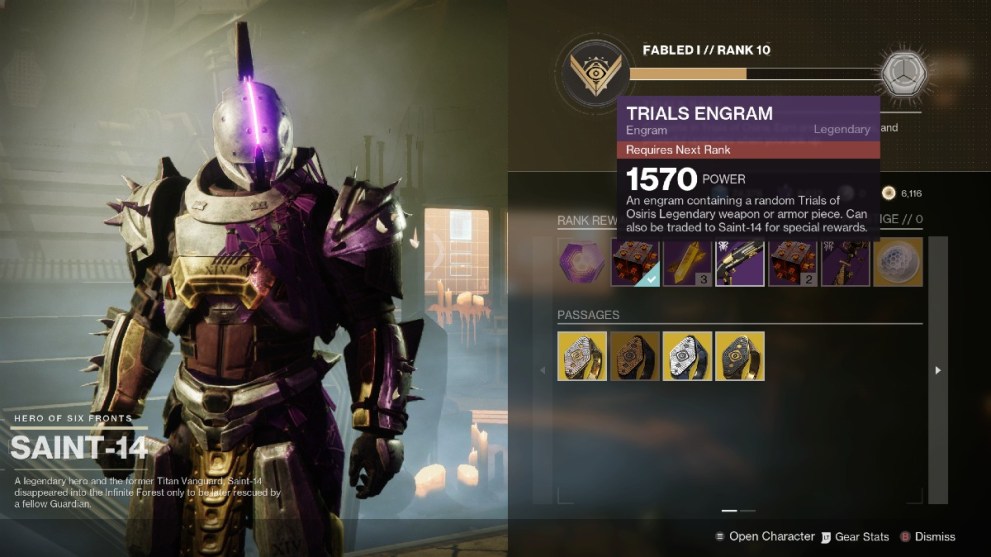
Task: Choose the white sphere reward on gold background
Action: (897, 262)
